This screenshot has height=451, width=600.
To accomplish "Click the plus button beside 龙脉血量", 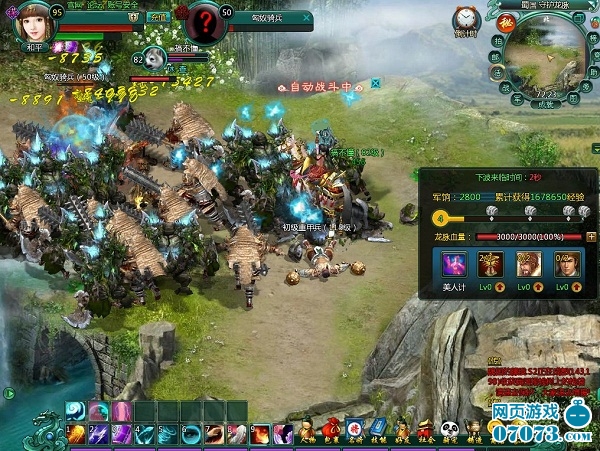I will [591, 237].
